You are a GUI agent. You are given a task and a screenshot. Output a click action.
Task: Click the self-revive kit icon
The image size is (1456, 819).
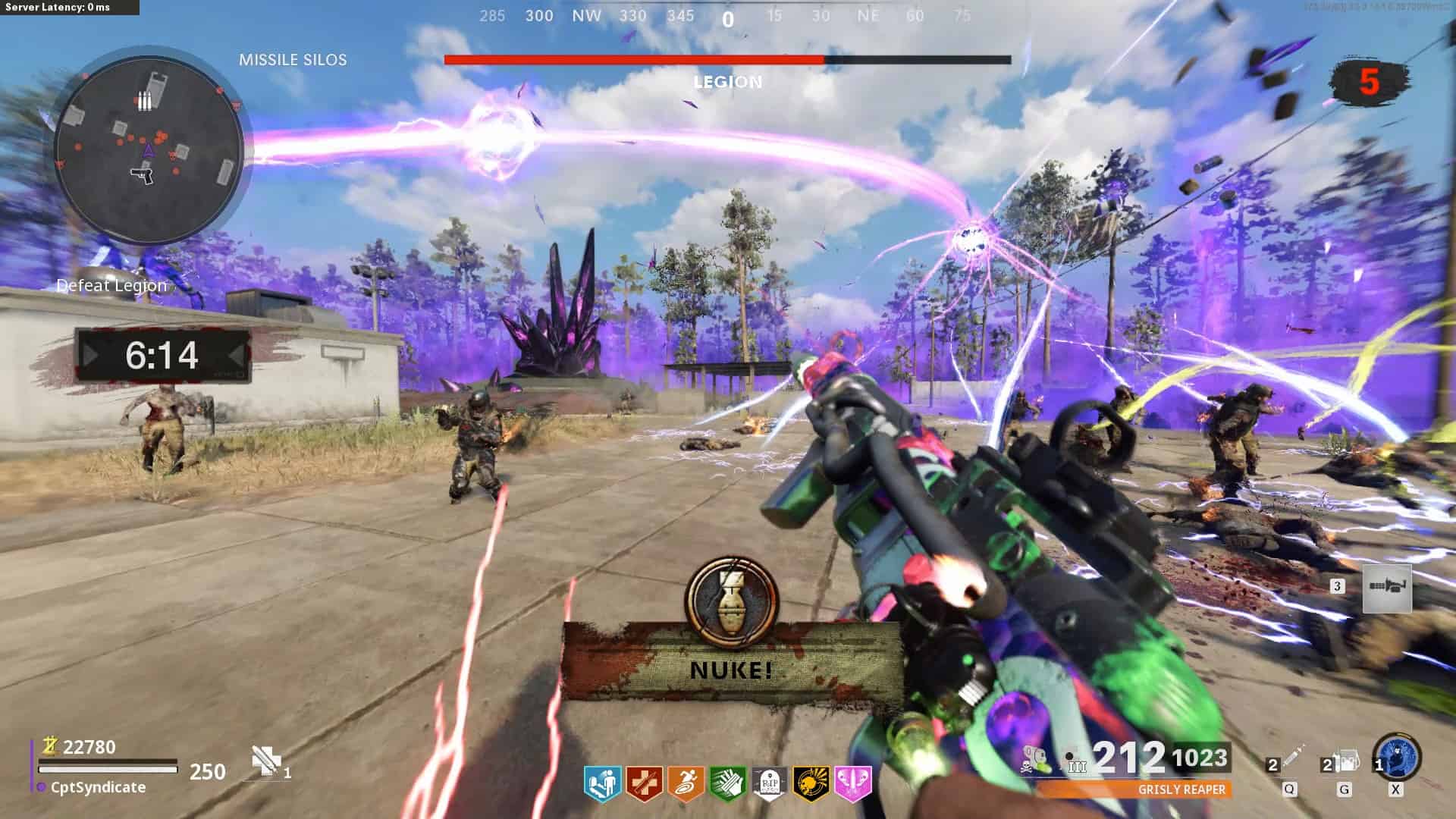click(265, 761)
